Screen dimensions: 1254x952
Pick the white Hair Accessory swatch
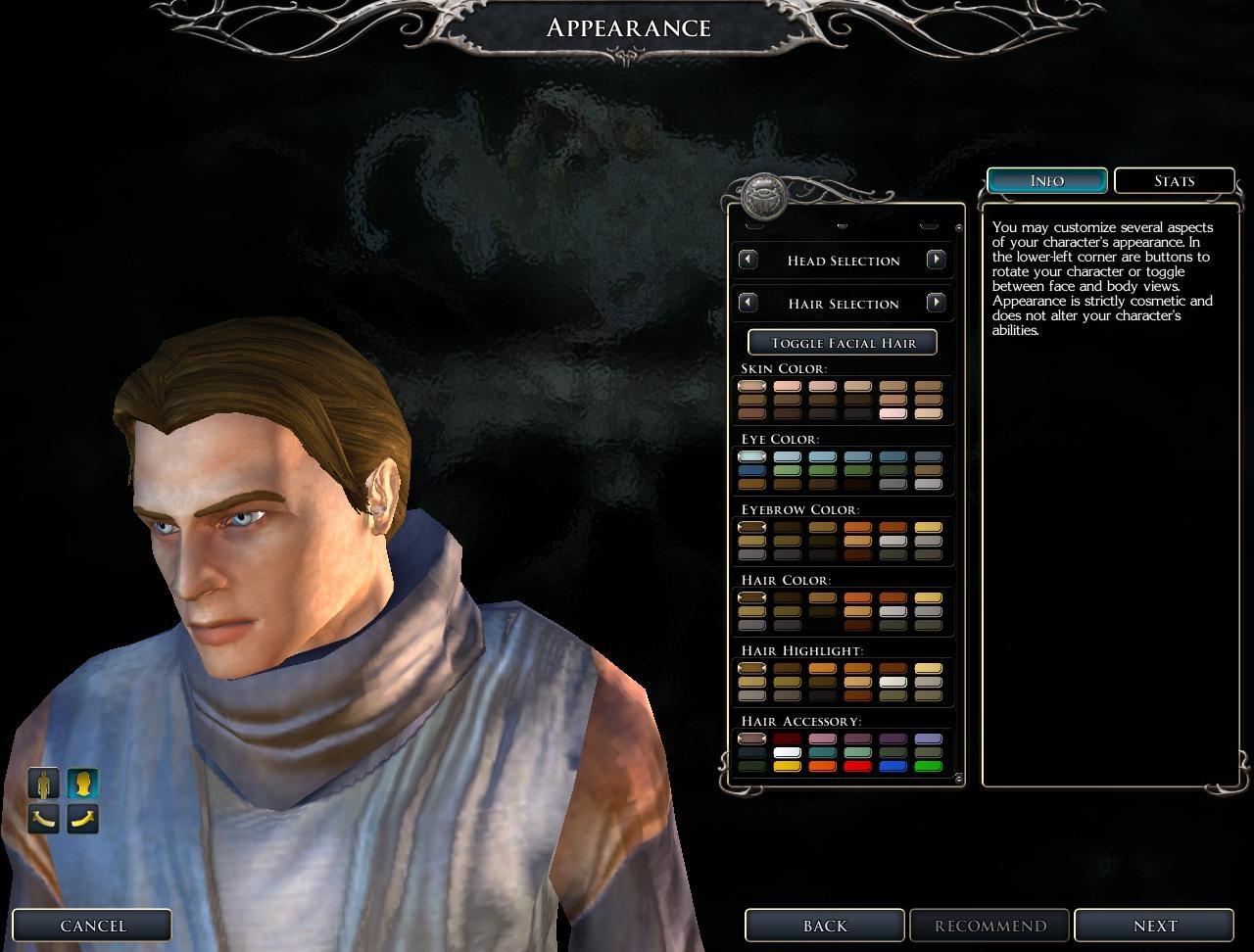(787, 753)
